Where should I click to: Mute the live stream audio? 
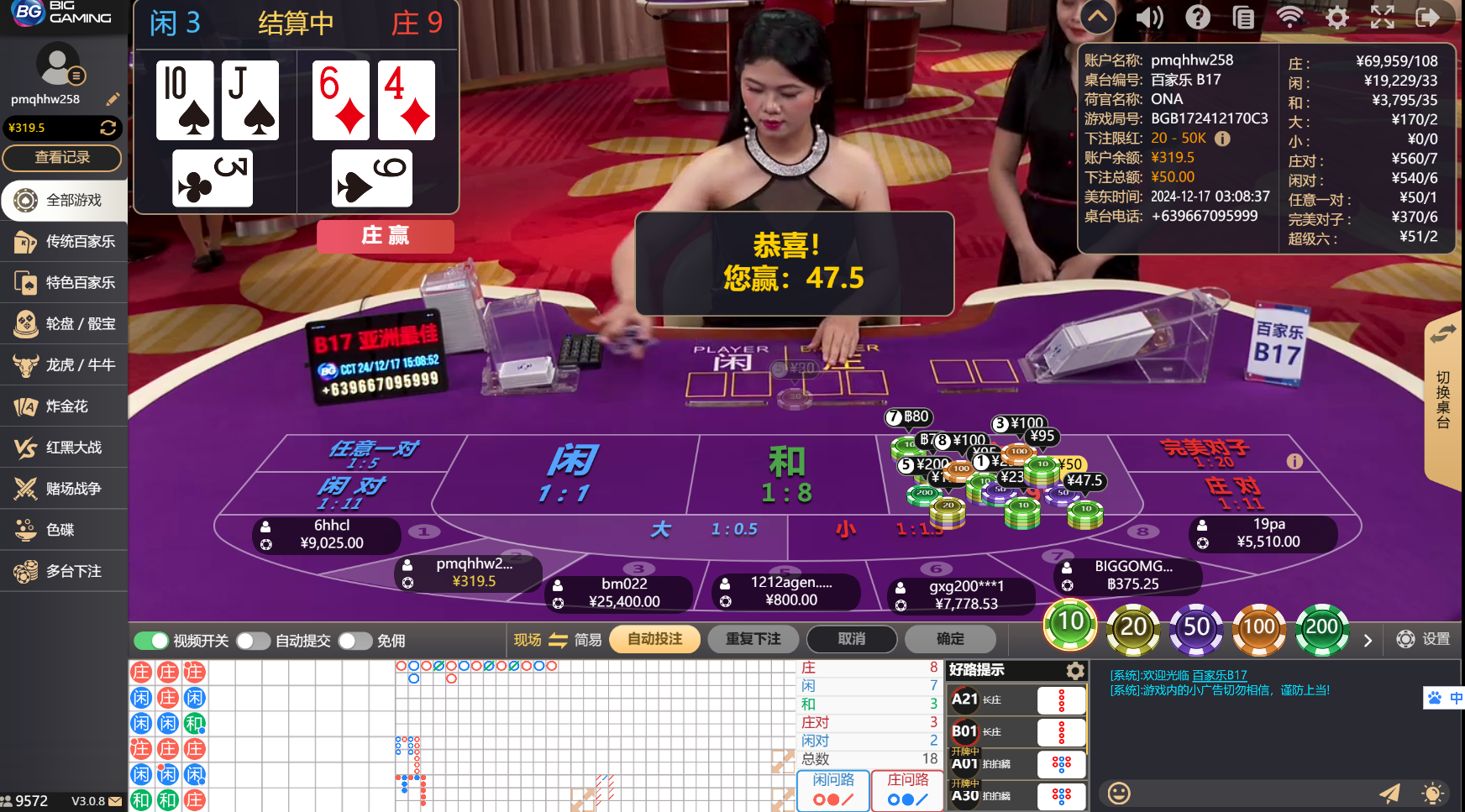click(1149, 17)
